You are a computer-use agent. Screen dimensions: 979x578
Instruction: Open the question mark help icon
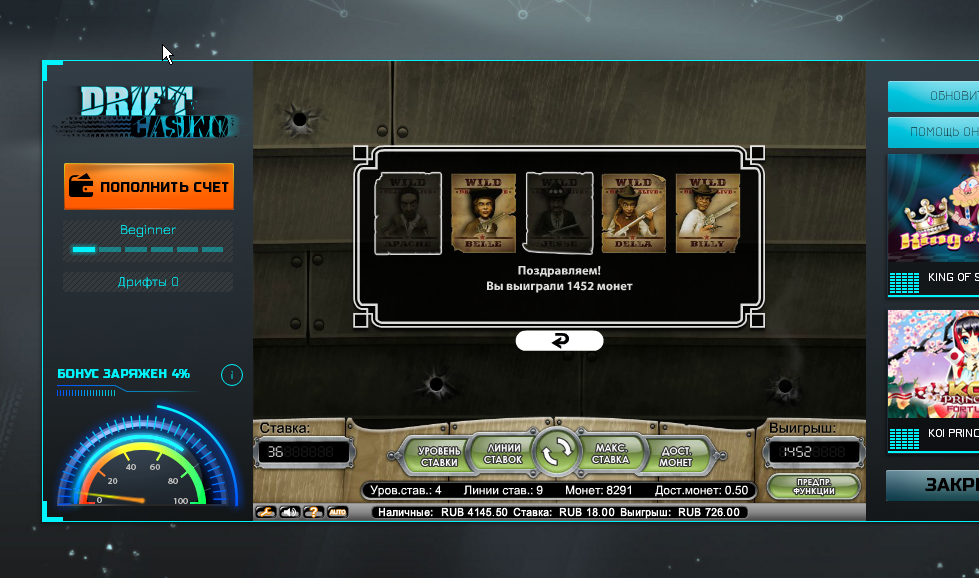[314, 512]
